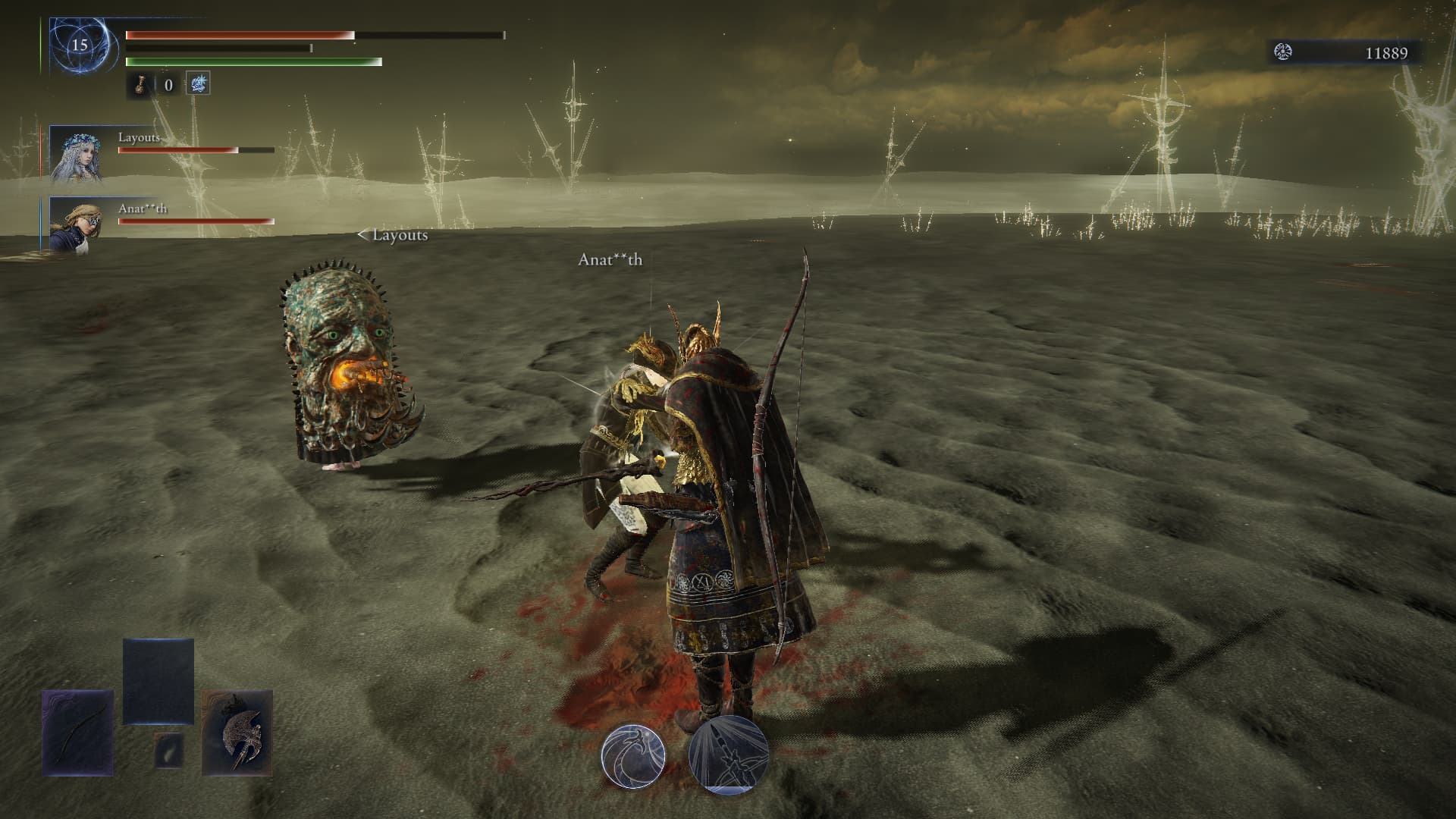
Task: Activate the ultimate art bow icon
Action: tap(729, 755)
